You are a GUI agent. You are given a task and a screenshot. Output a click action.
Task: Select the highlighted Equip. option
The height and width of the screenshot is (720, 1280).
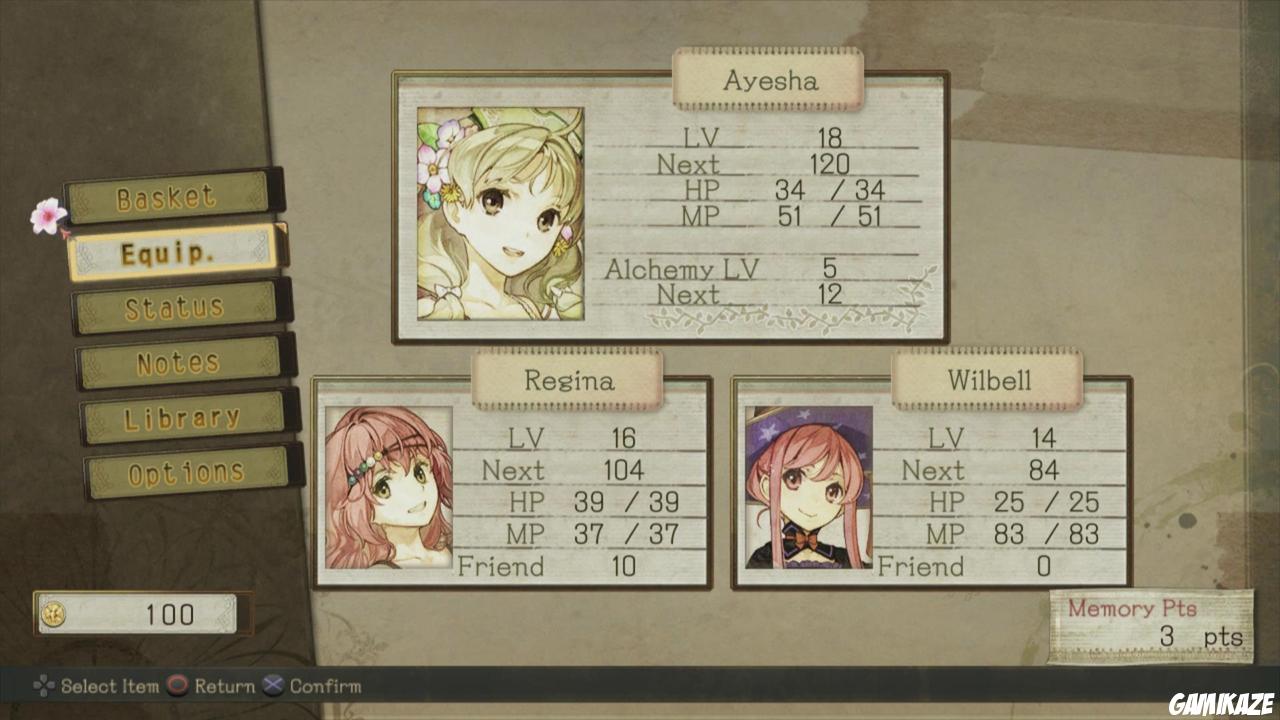pos(172,253)
